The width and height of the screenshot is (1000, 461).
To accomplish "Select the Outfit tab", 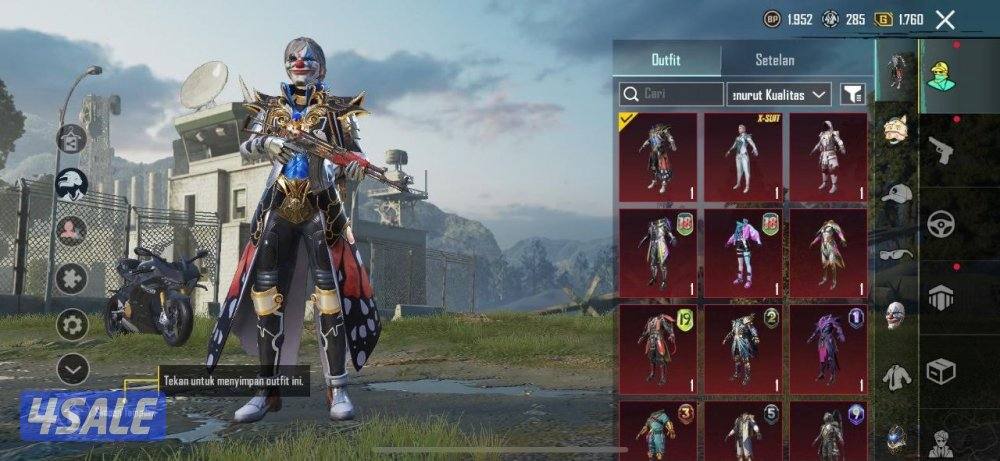I will [x=666, y=60].
